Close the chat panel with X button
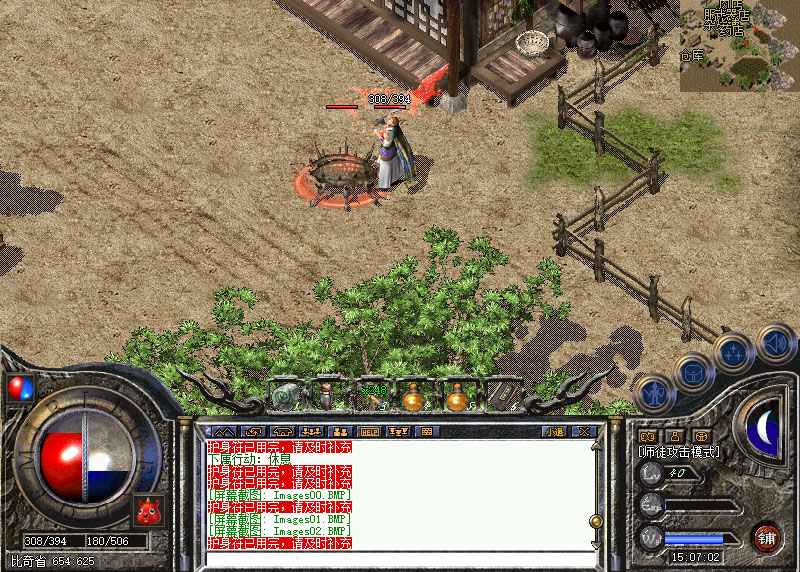 pos(584,432)
